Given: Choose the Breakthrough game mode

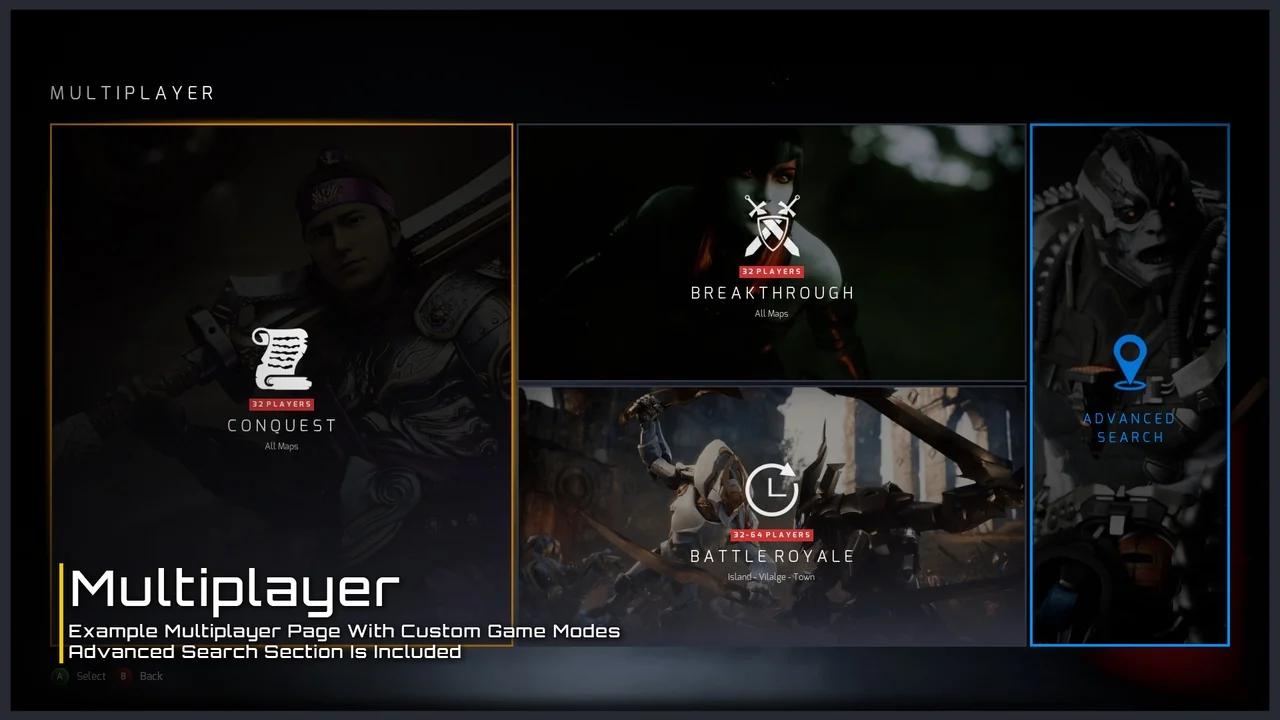Looking at the screenshot, I should click(772, 252).
